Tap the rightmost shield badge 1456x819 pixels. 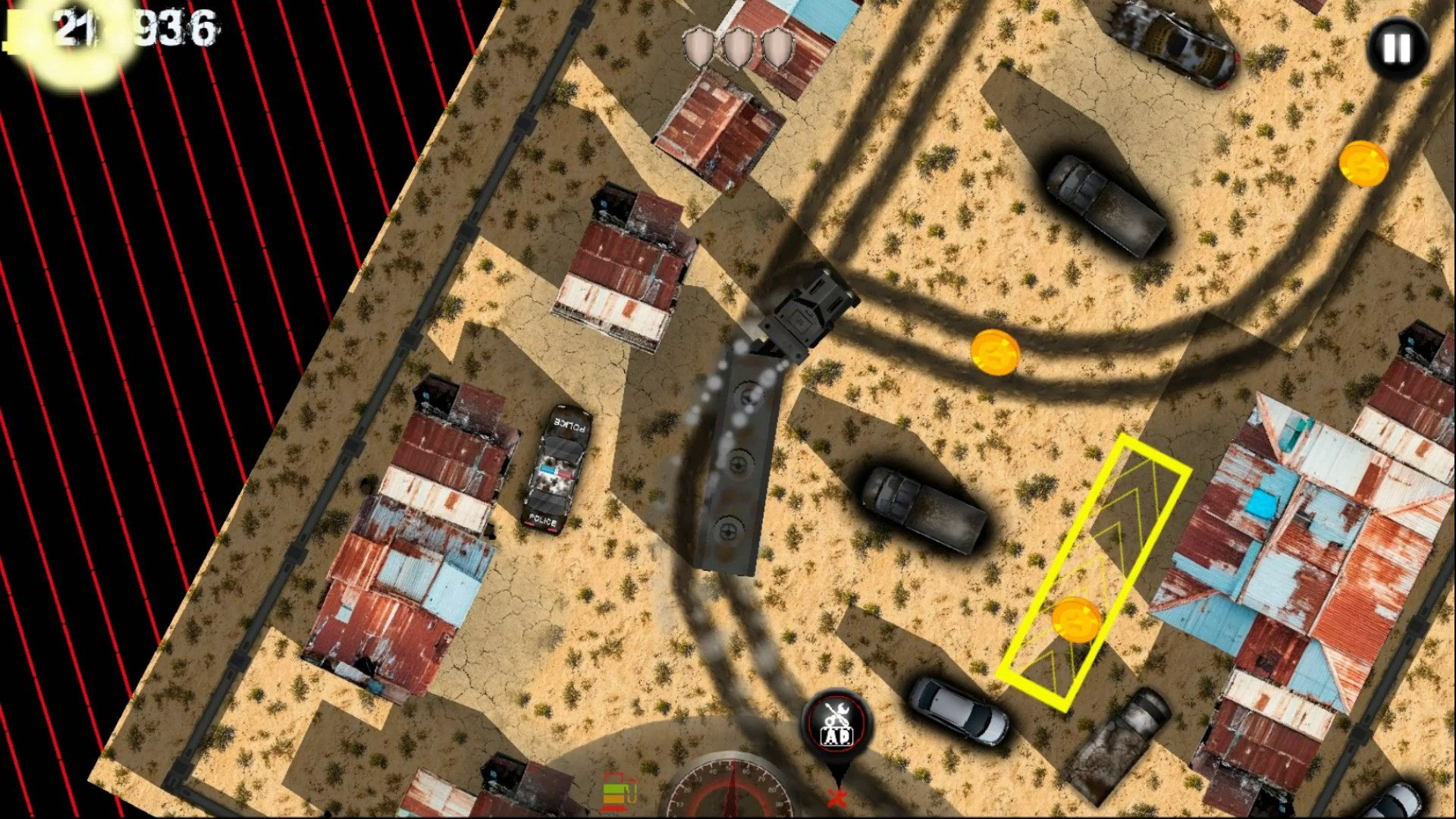click(x=778, y=47)
